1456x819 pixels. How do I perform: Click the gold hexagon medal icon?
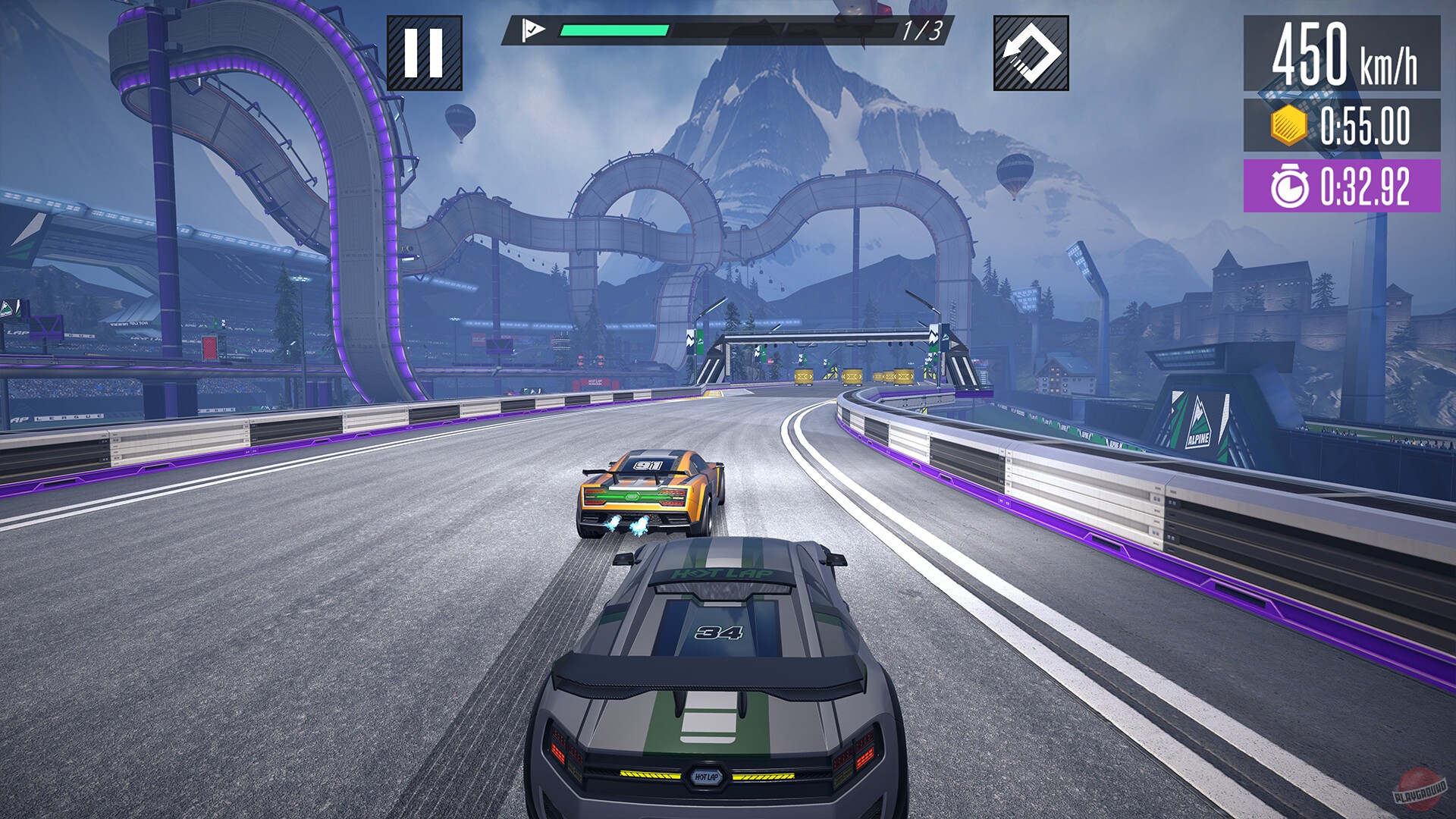1291,124
